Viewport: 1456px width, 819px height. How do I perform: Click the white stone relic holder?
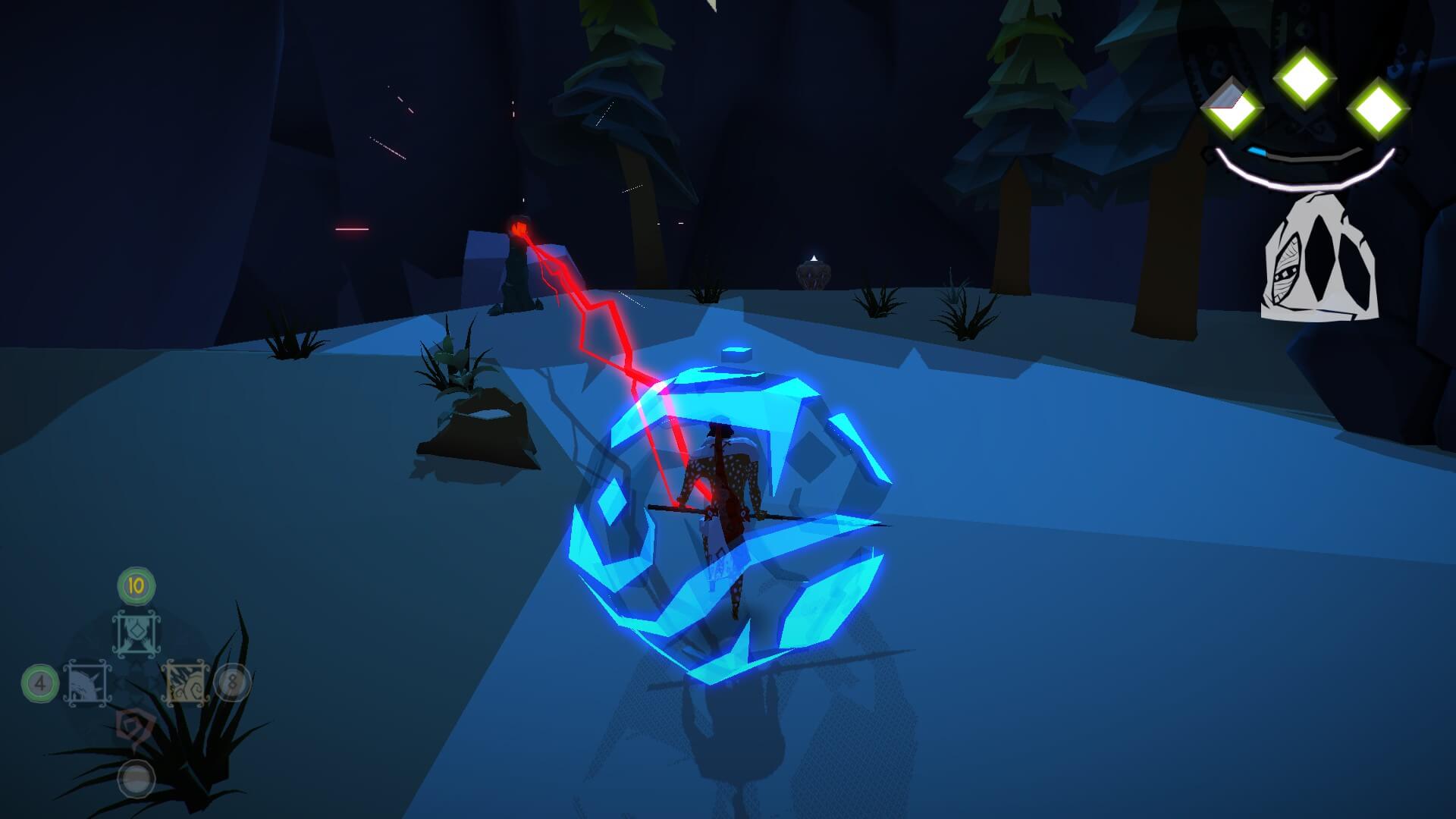pyautogui.click(x=1319, y=258)
